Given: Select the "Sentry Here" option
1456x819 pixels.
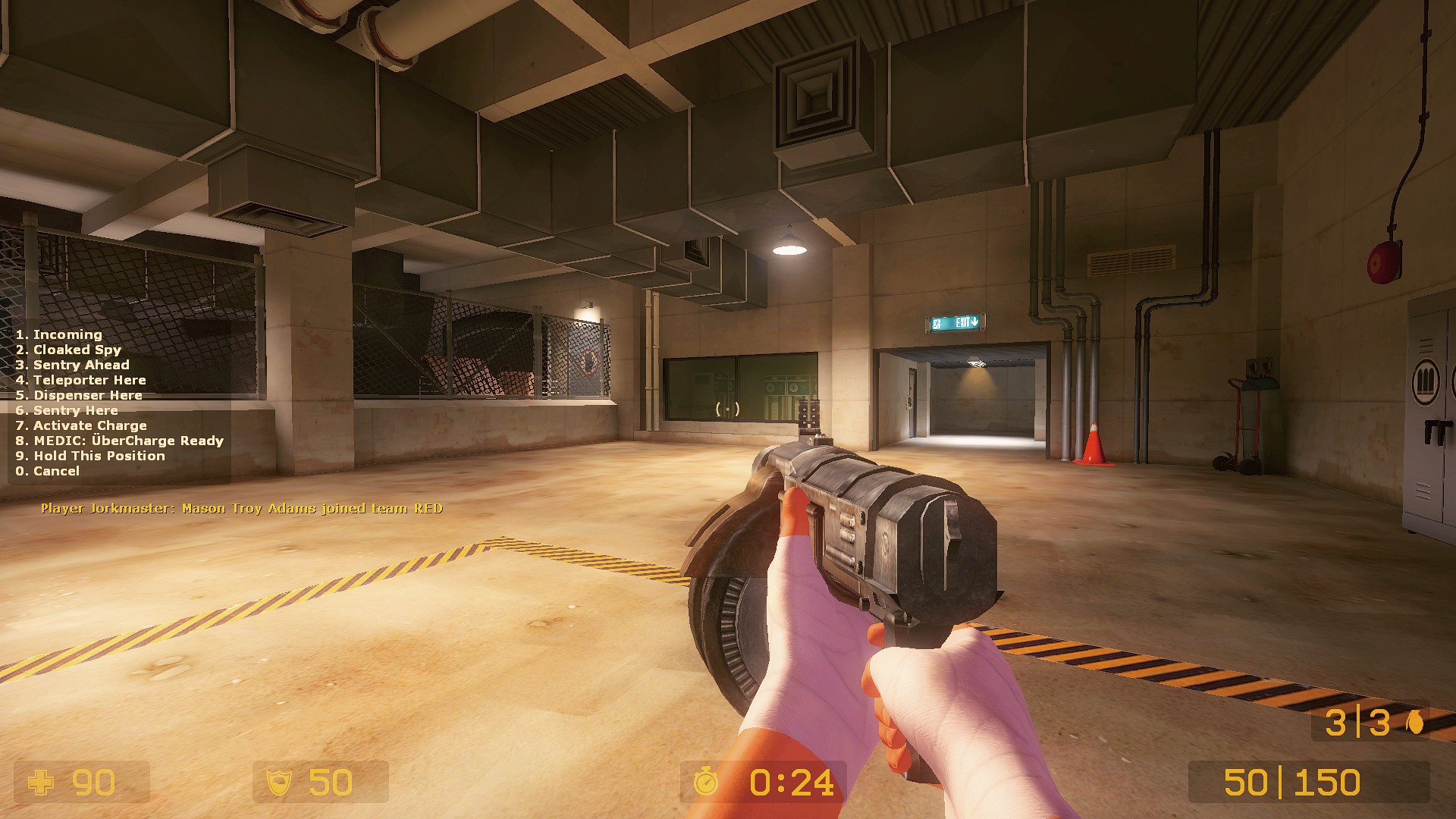Looking at the screenshot, I should click(x=67, y=410).
